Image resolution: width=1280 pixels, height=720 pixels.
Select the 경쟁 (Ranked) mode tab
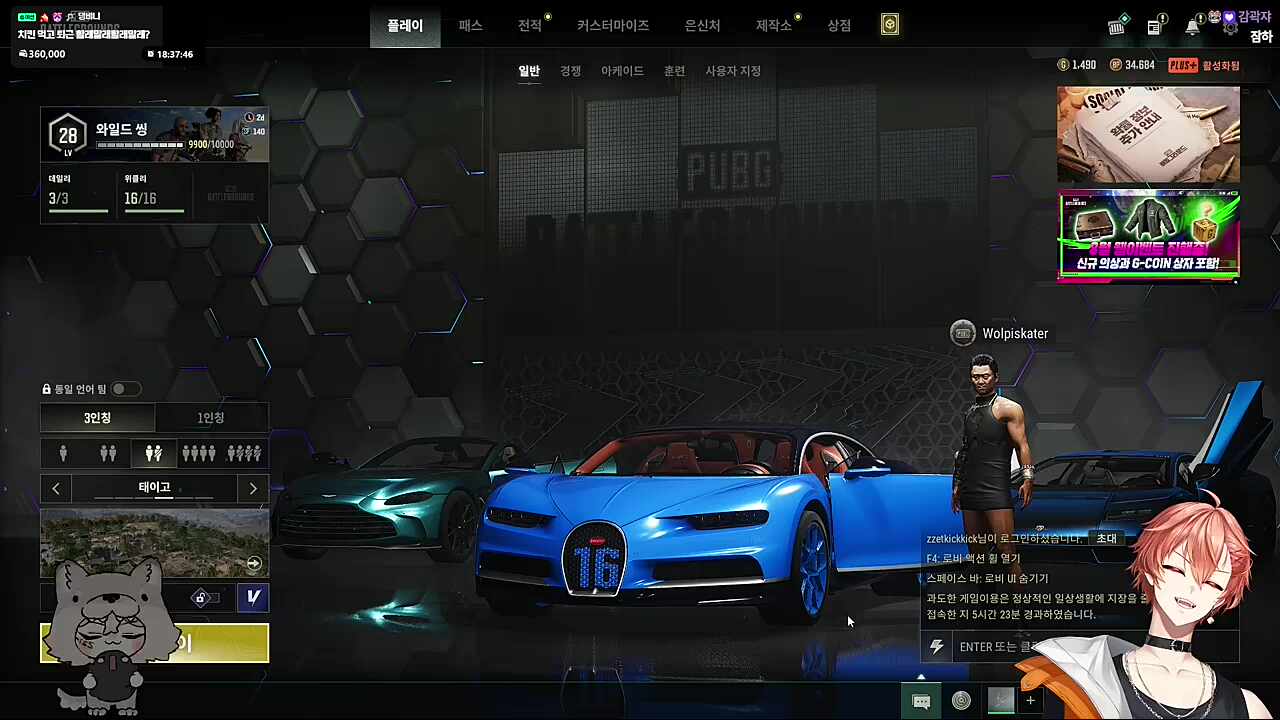tap(570, 71)
